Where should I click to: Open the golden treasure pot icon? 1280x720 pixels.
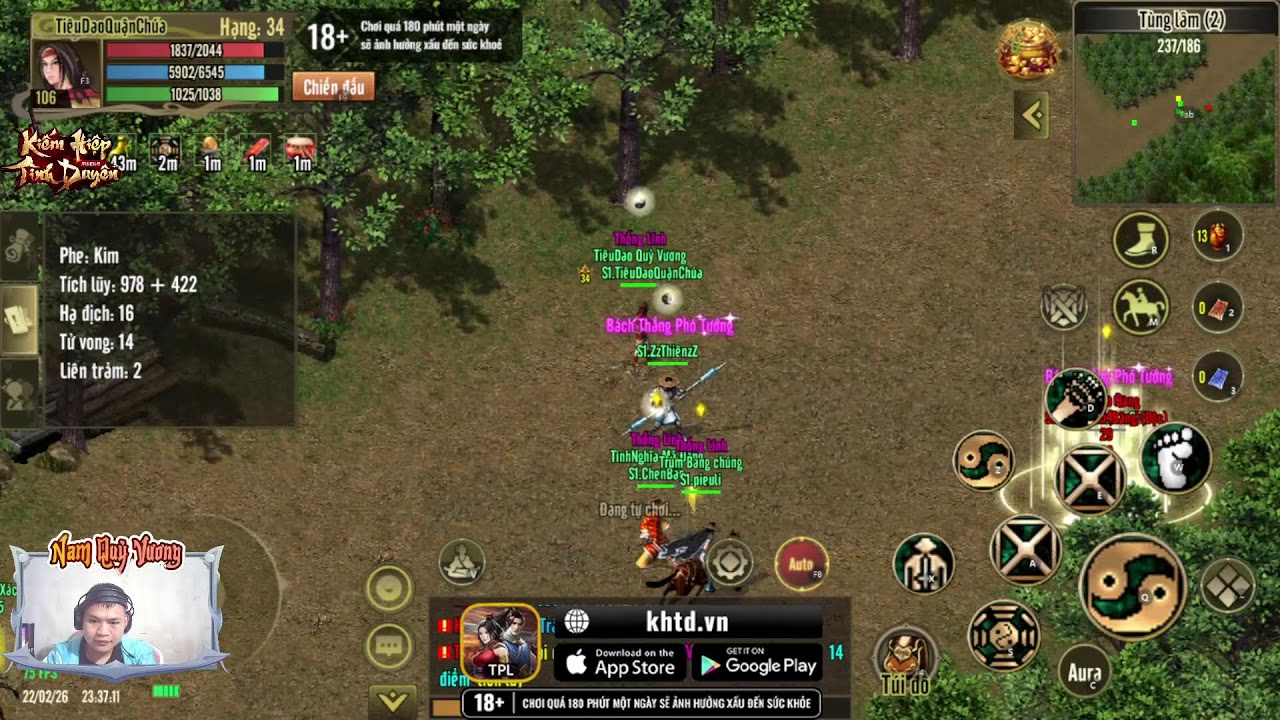(1028, 50)
